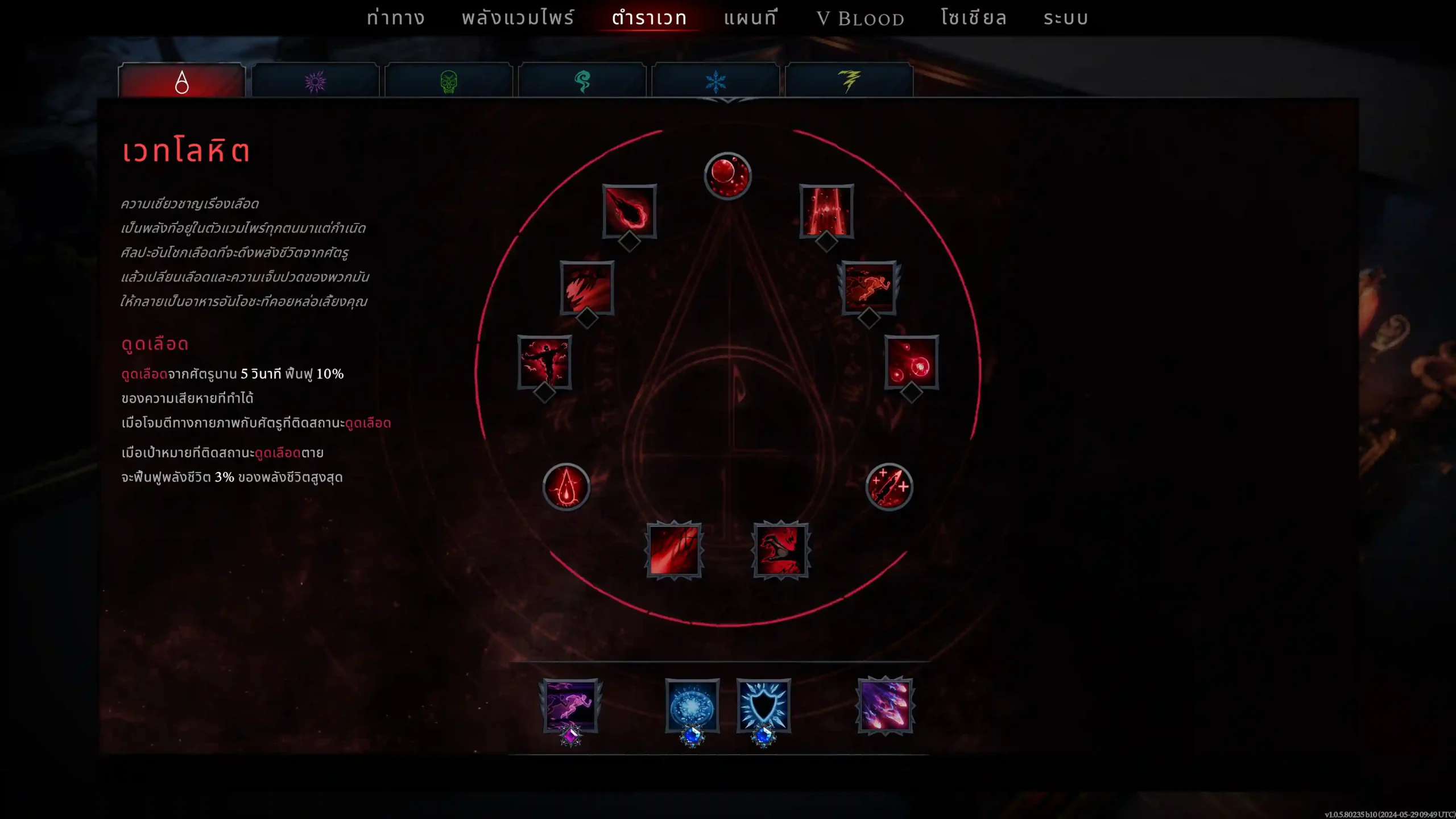The image size is (1456, 819).
Task: Go to the V Blood tab
Action: click(860, 19)
